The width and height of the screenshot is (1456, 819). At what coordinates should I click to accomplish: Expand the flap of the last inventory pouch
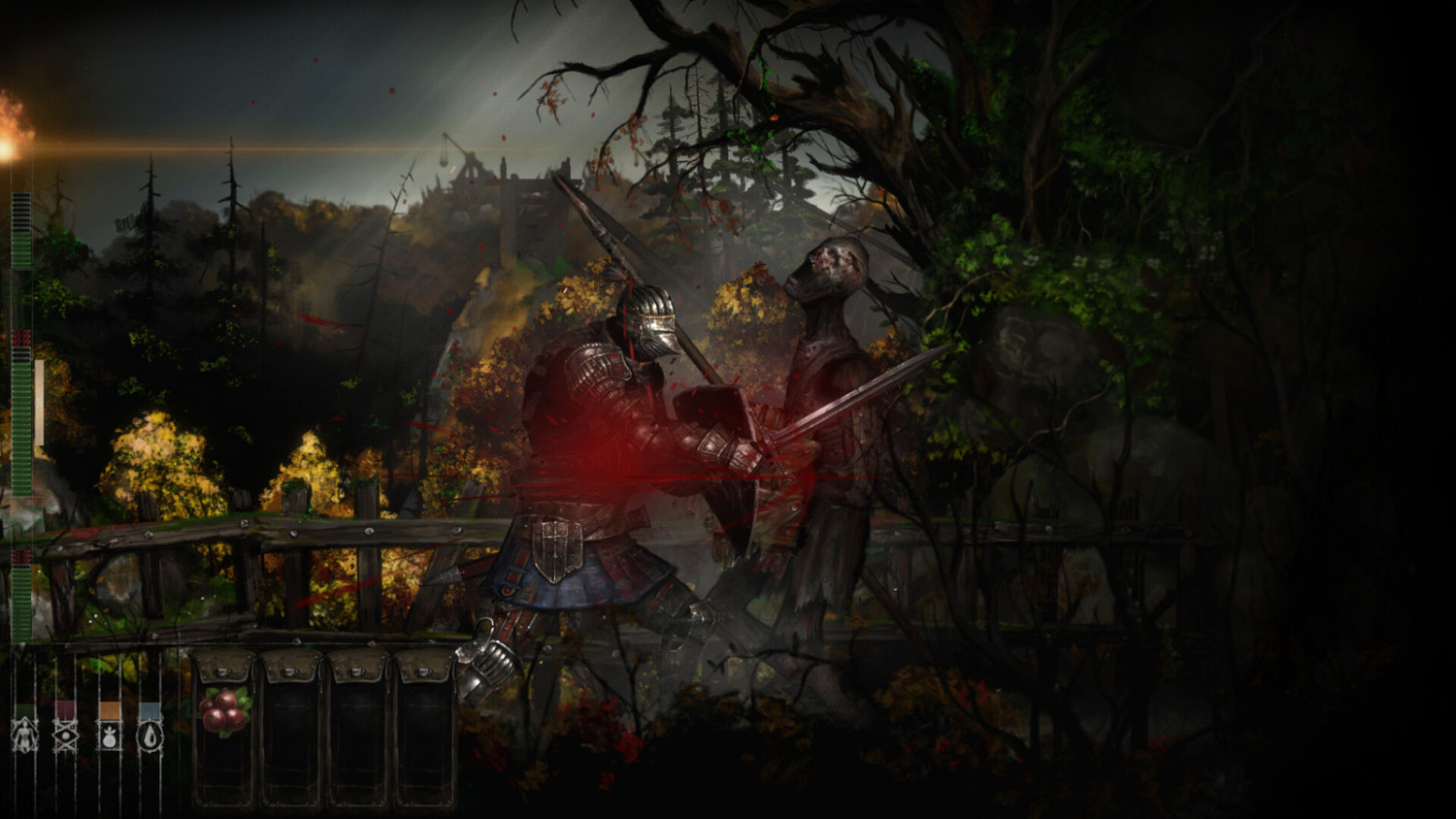424,668
